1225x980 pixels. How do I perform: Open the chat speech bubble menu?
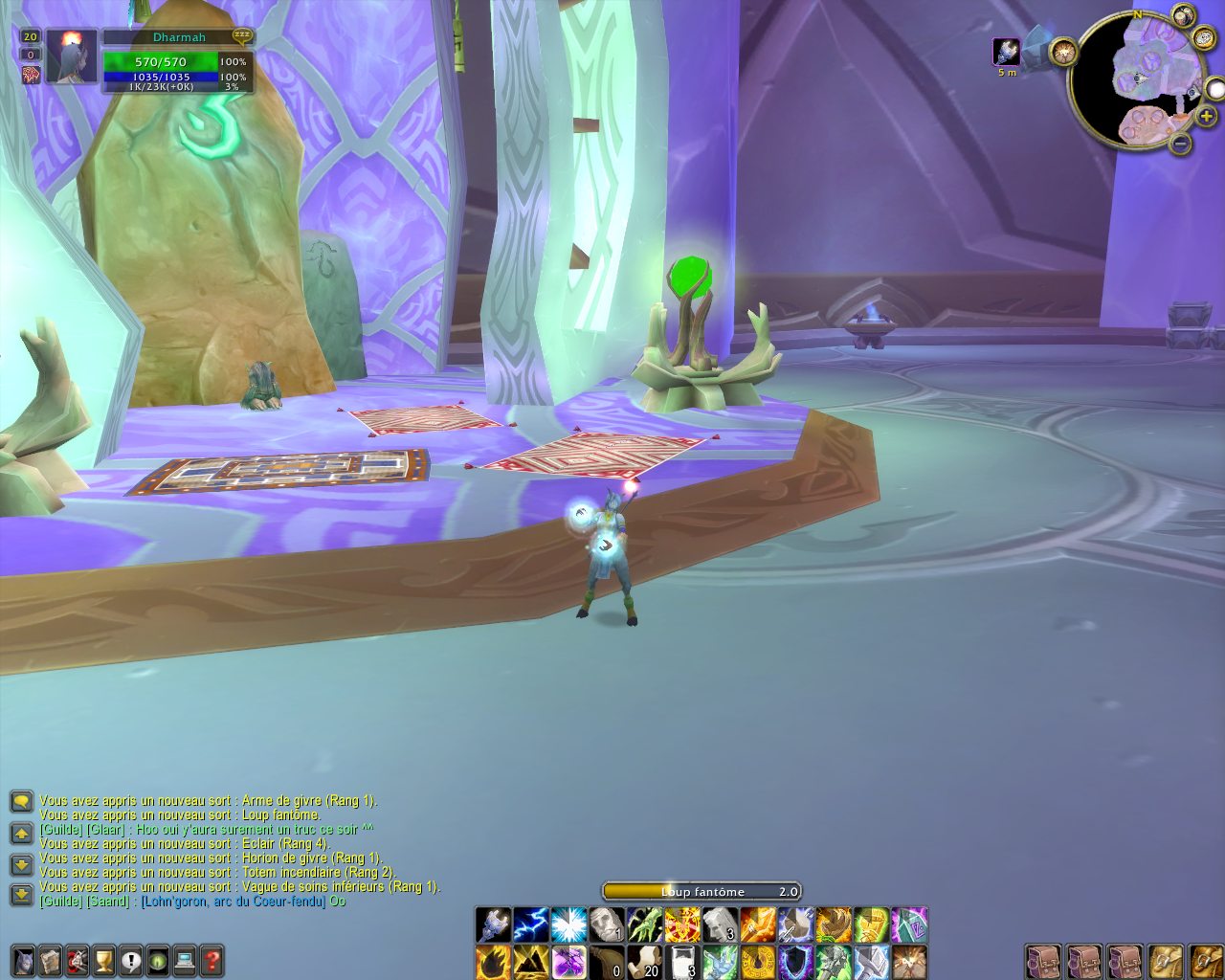click(x=22, y=801)
